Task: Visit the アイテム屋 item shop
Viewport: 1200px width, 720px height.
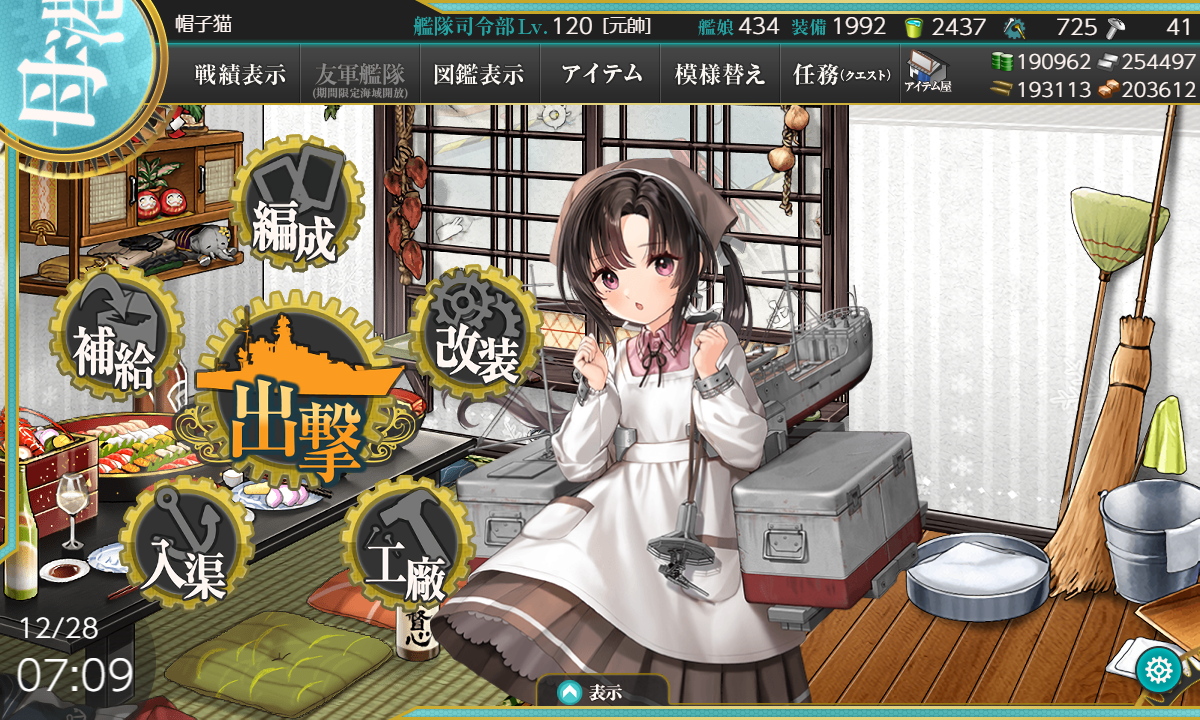Action: coord(928,74)
